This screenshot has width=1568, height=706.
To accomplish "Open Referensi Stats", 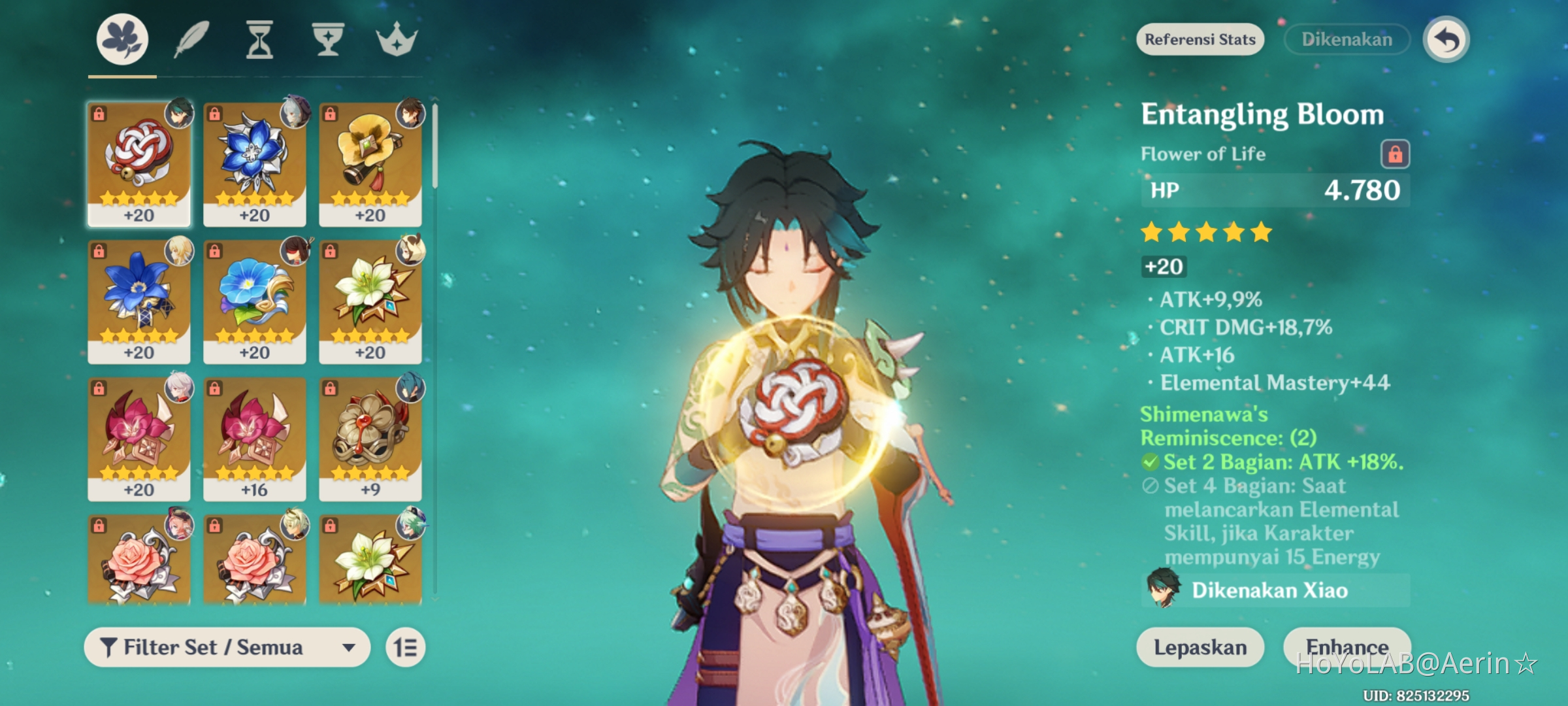I will tap(1200, 39).
